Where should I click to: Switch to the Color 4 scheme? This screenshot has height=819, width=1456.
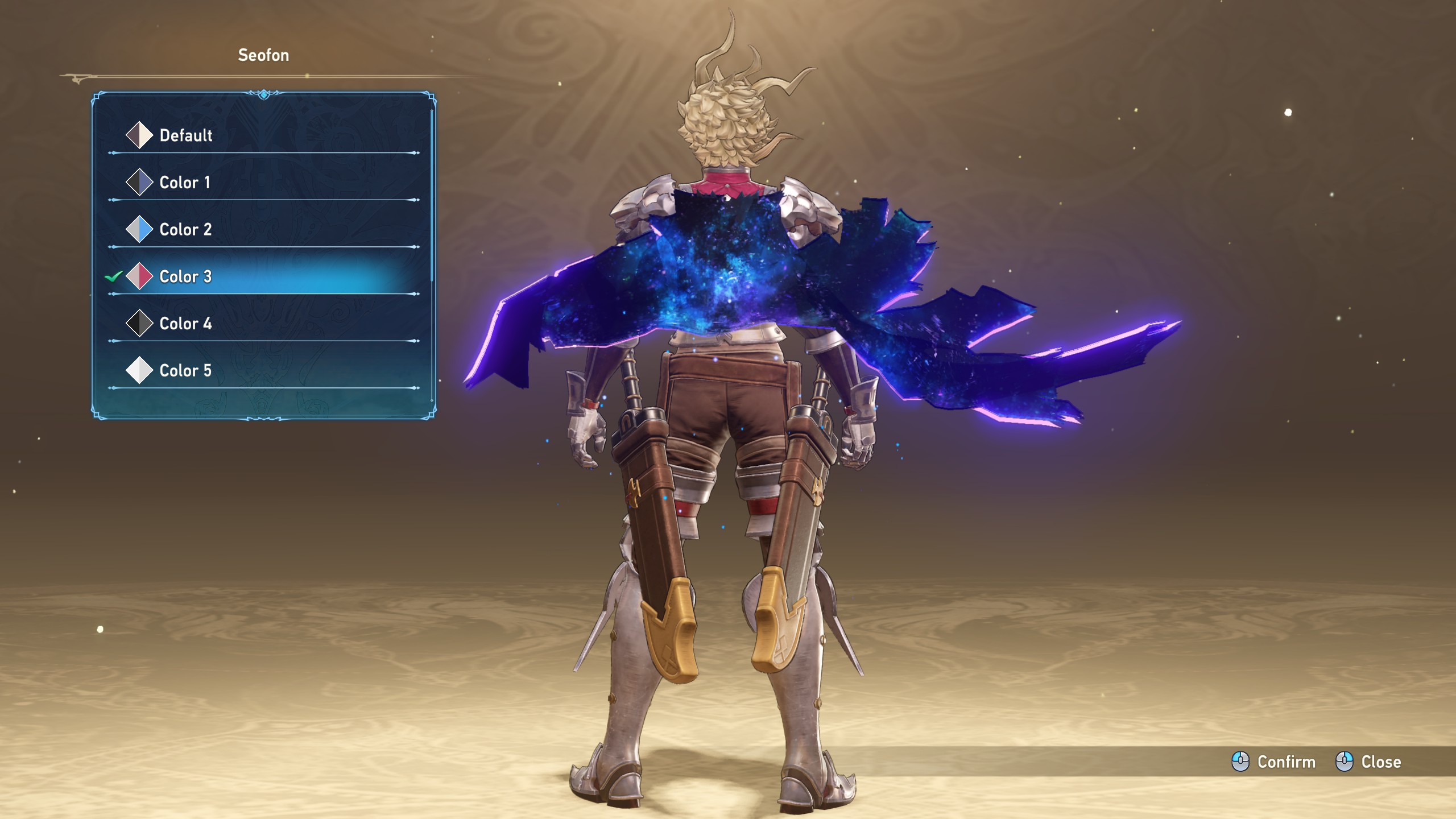pyautogui.click(x=185, y=324)
